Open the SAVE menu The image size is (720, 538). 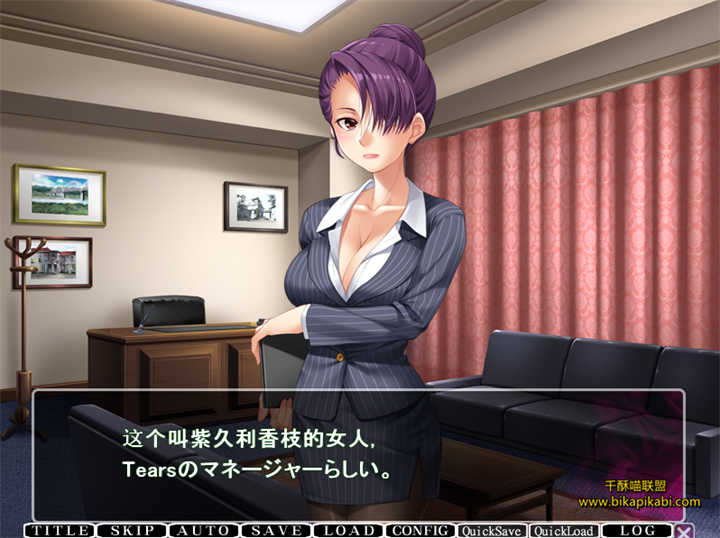coord(276,530)
